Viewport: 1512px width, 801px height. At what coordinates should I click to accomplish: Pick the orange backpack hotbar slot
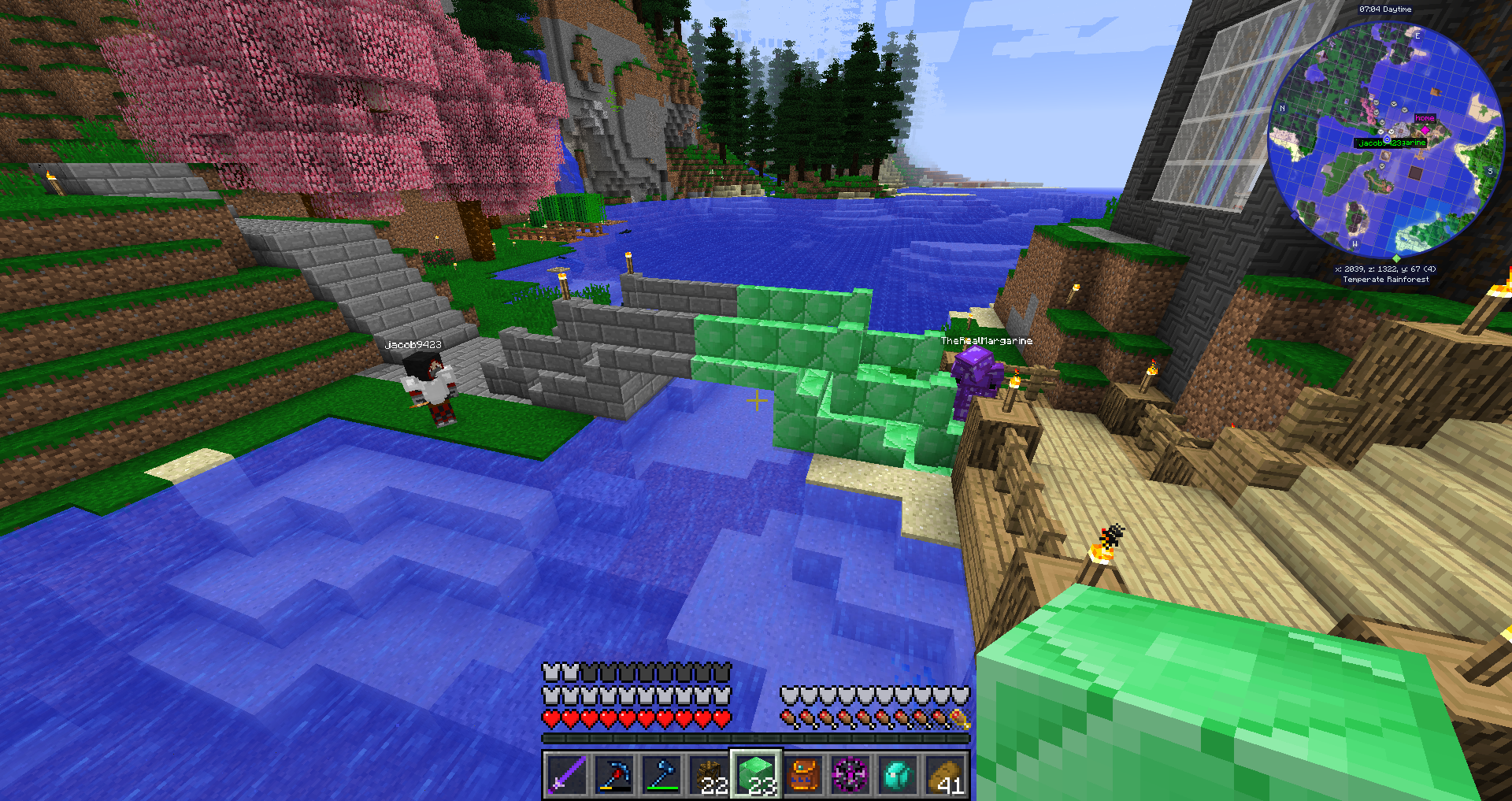(803, 774)
